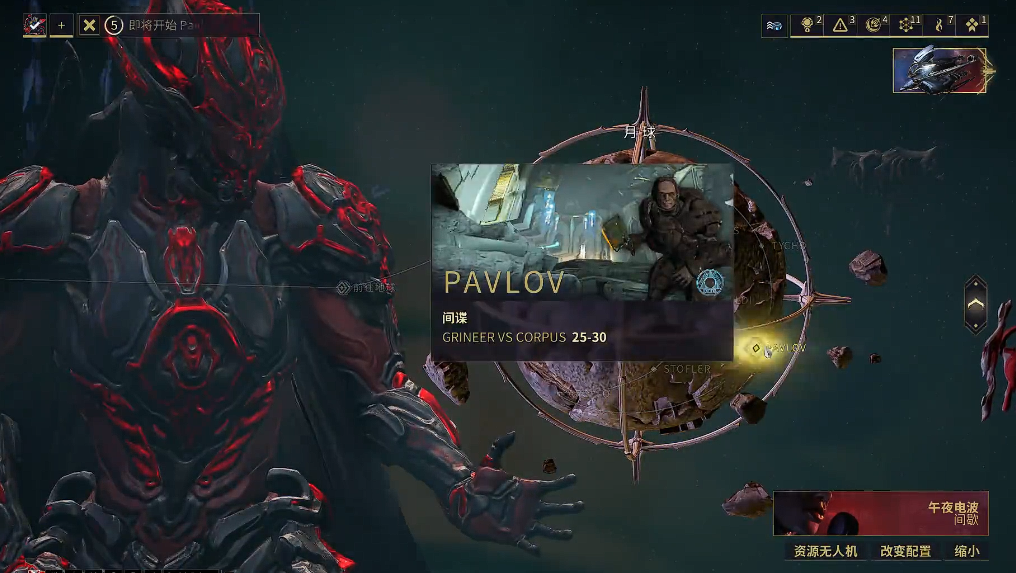Open the Pavlov mission node on the moon
The image size is (1016, 573).
(757, 348)
